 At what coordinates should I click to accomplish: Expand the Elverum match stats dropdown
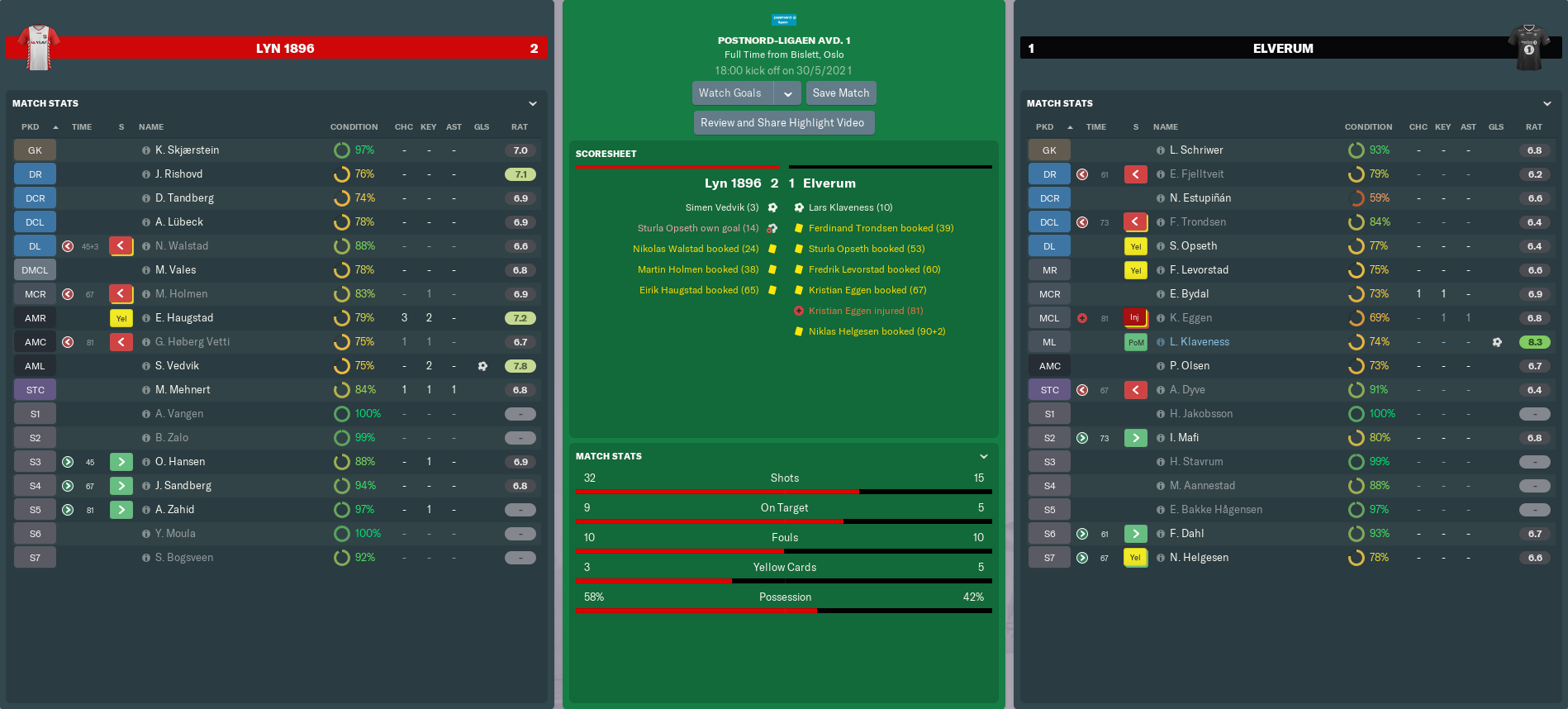pyautogui.click(x=1547, y=103)
